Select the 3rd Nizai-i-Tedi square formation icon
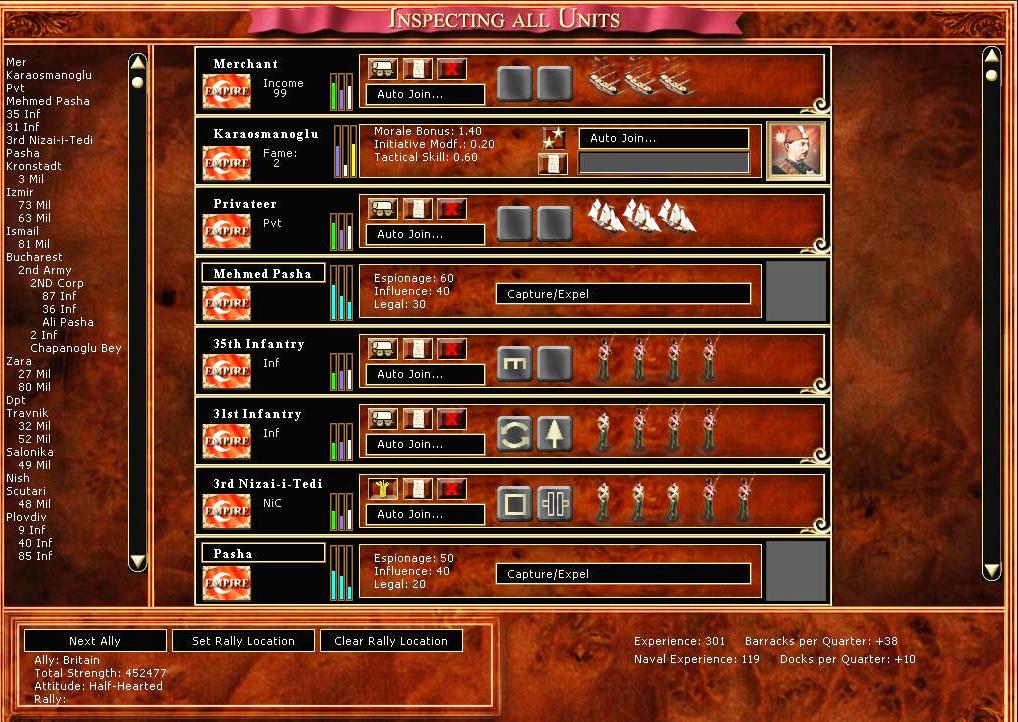 (514, 504)
